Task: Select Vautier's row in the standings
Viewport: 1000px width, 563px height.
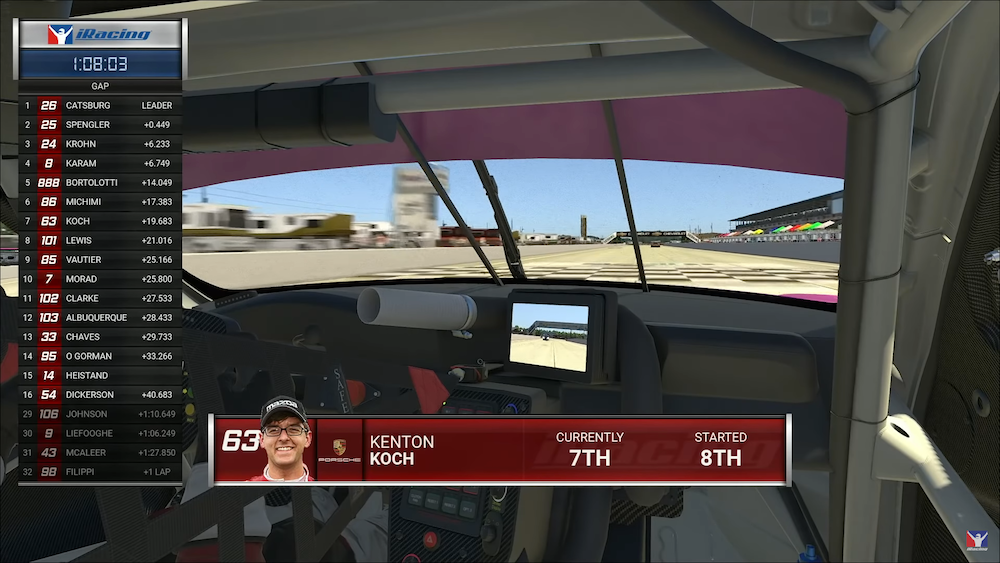Action: tap(100, 260)
